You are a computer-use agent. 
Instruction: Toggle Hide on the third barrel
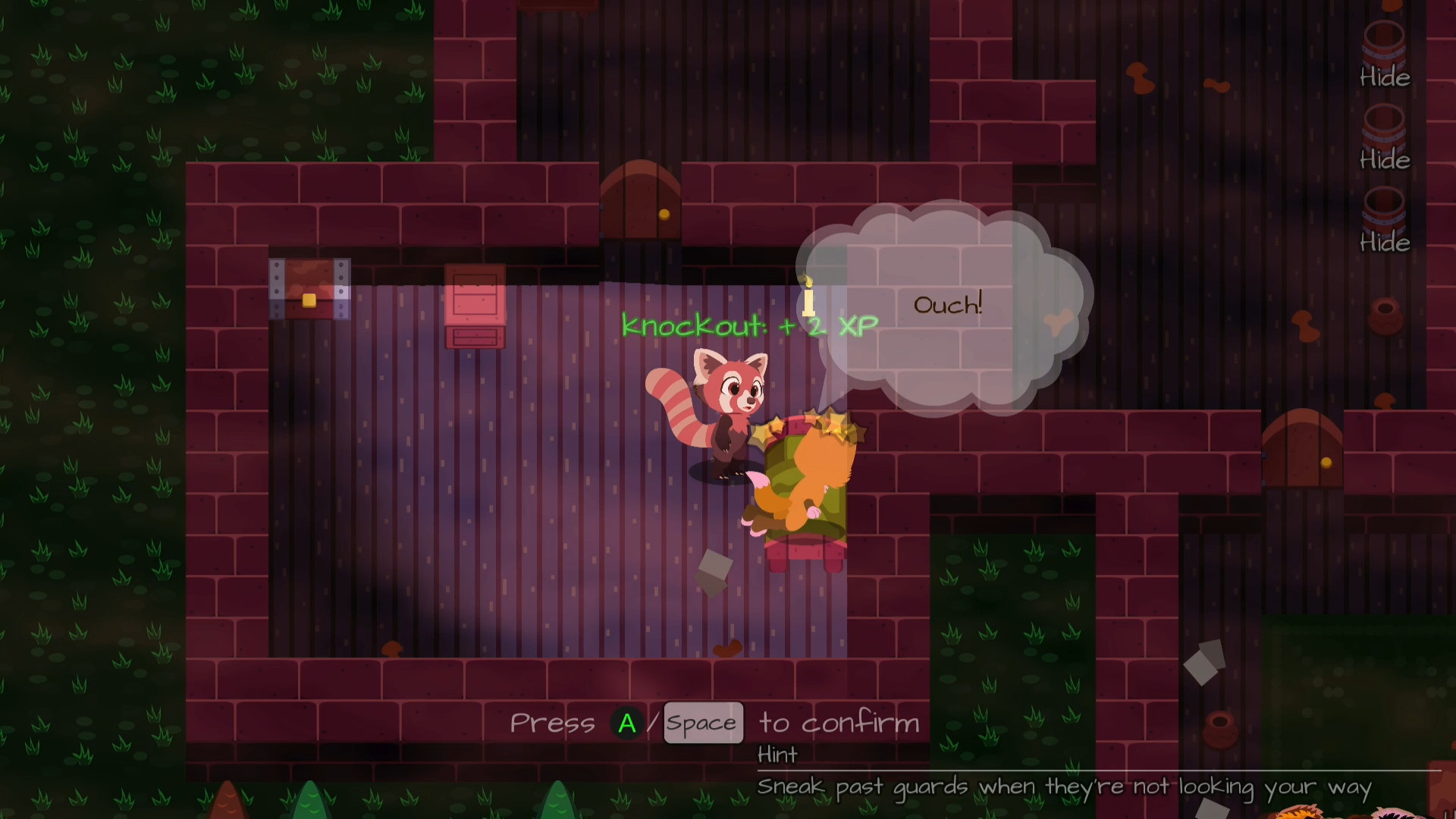pyautogui.click(x=1383, y=243)
